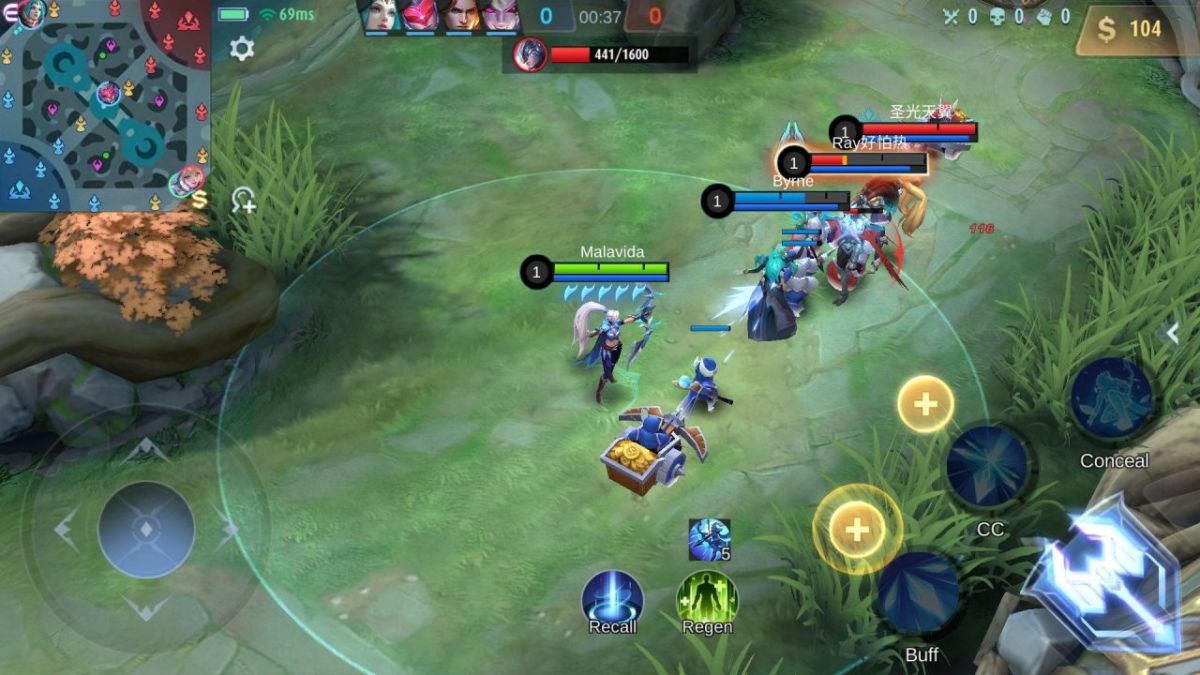Tap the minimap

tap(104, 104)
